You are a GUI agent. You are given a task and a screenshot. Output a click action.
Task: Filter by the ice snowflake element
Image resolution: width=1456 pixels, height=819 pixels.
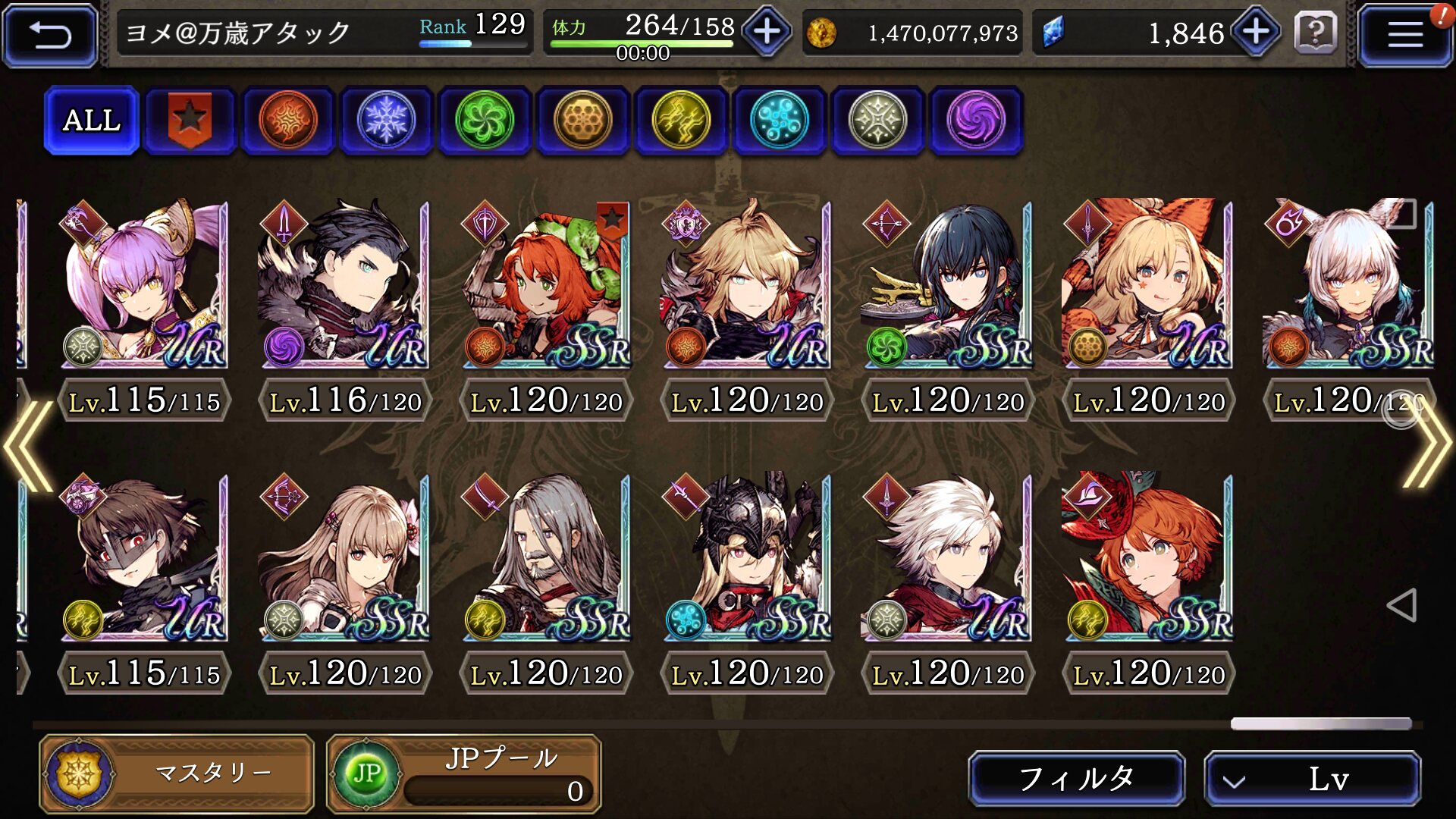pyautogui.click(x=386, y=120)
